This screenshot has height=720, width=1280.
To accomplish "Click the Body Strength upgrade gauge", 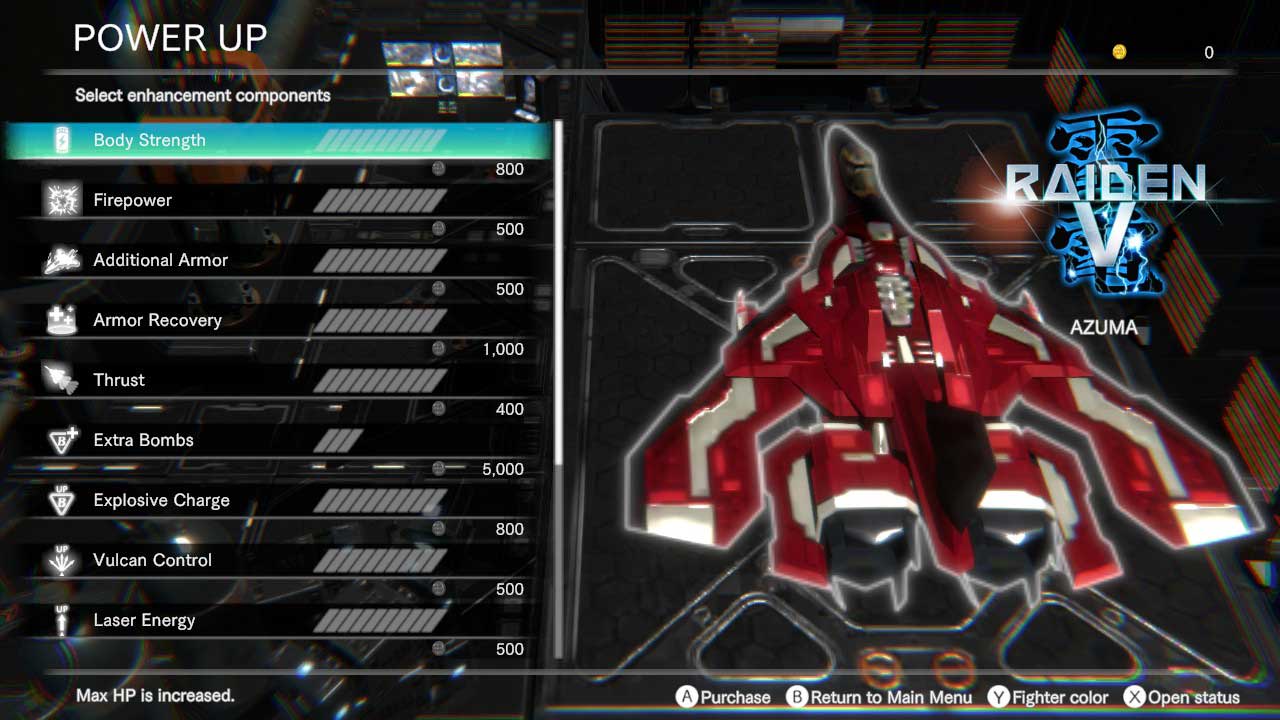I will 385,140.
